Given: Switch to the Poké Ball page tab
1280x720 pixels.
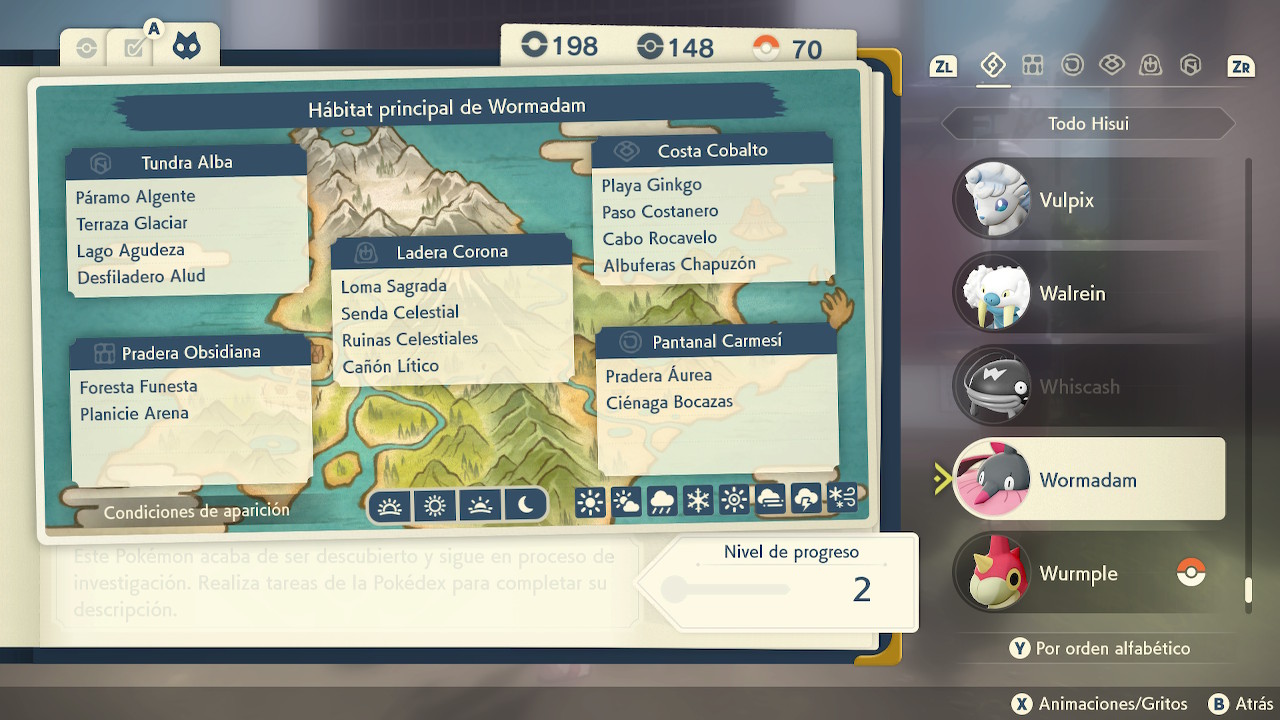Looking at the screenshot, I should [x=87, y=48].
